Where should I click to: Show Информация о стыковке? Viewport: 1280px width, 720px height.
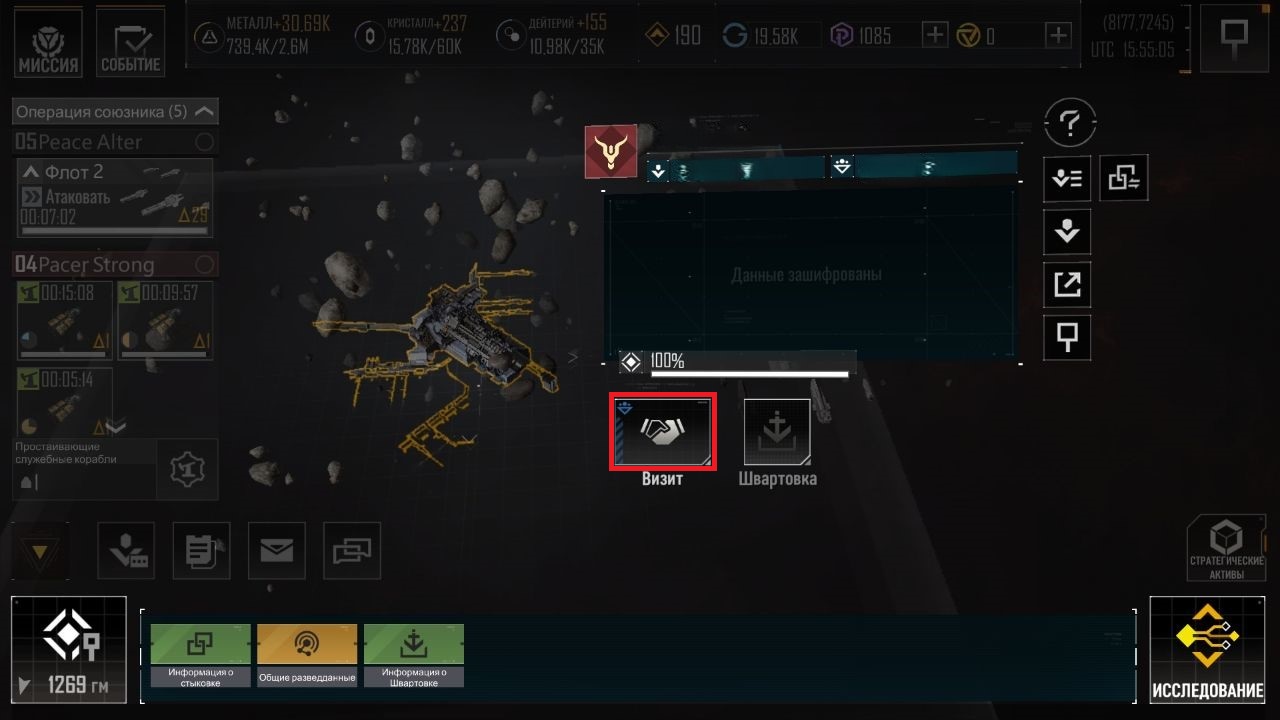click(x=201, y=655)
